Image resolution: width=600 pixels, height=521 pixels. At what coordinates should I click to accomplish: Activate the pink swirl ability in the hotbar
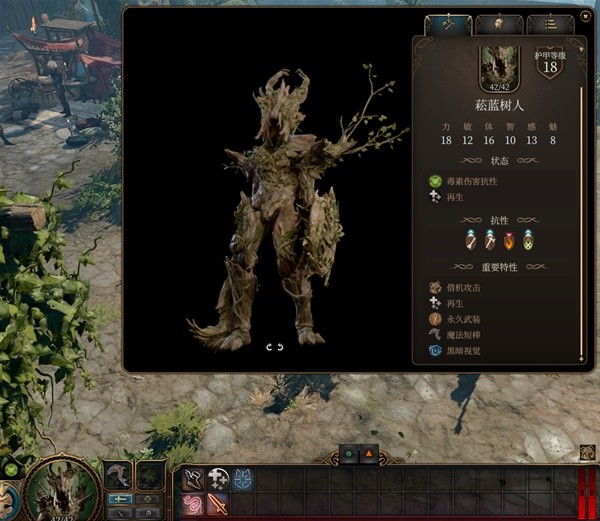tap(190, 505)
